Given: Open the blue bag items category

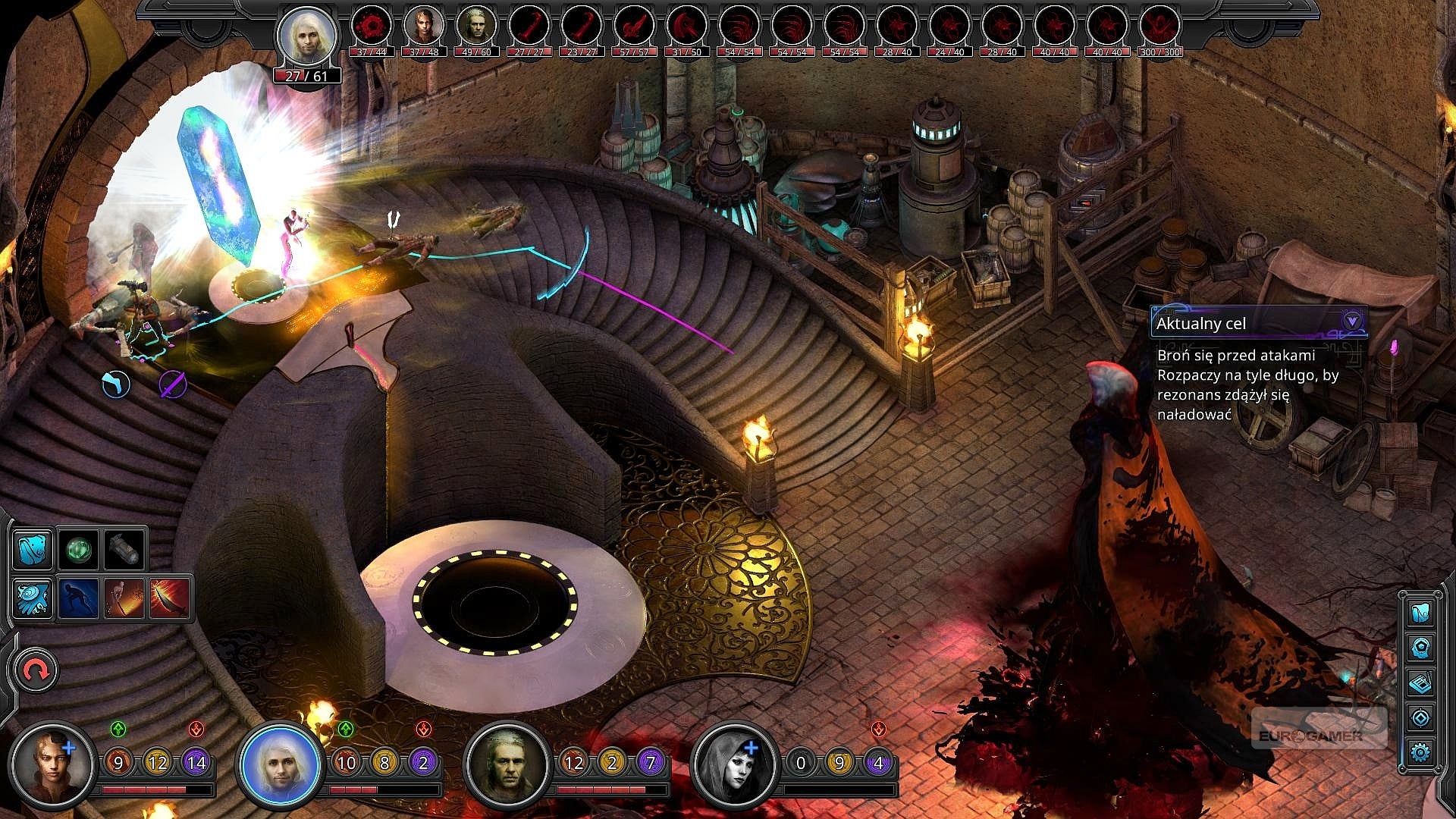Looking at the screenshot, I should [33, 549].
